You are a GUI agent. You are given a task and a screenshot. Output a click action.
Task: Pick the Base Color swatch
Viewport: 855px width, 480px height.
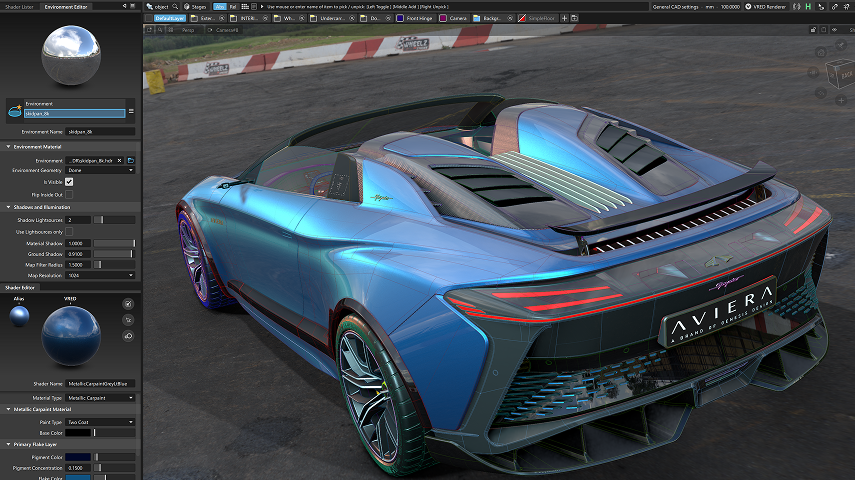pos(79,432)
